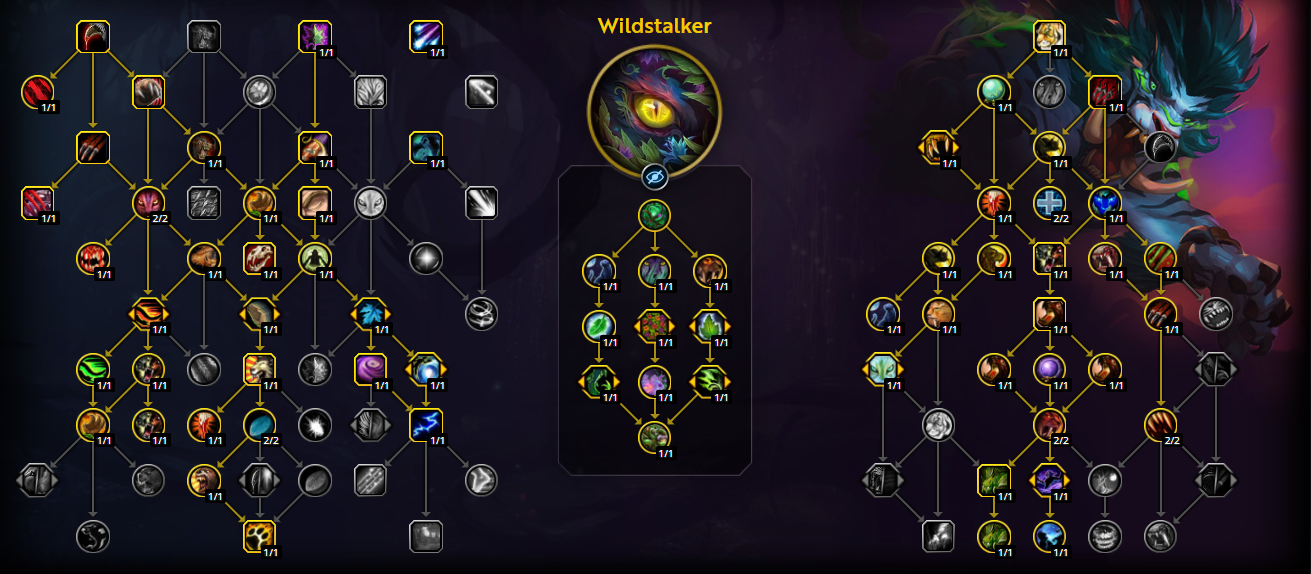Click the blue plus sign talent
Image resolution: width=1311 pixels, height=574 pixels.
(x=1049, y=204)
